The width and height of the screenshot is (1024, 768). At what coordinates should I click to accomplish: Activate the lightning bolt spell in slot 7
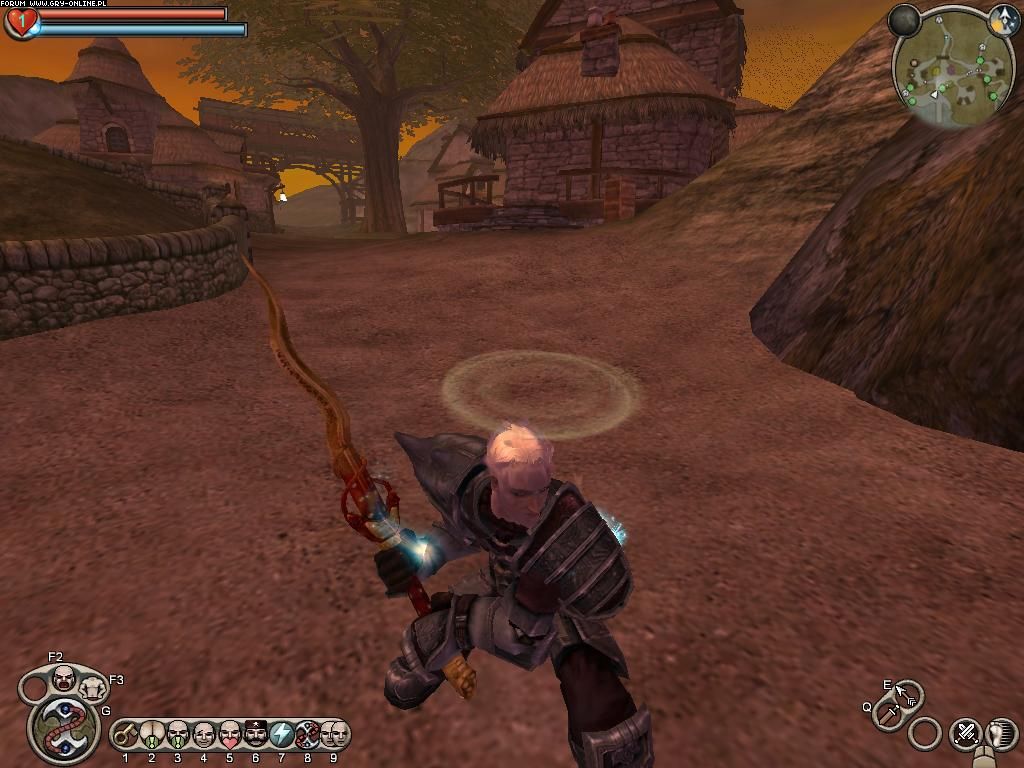coord(281,735)
